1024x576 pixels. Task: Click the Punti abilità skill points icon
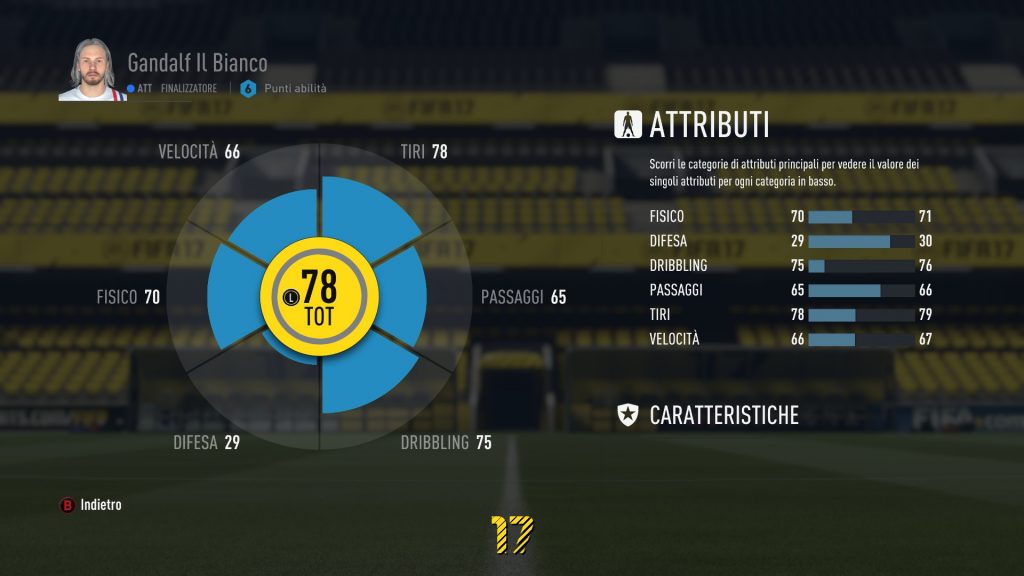click(x=248, y=88)
